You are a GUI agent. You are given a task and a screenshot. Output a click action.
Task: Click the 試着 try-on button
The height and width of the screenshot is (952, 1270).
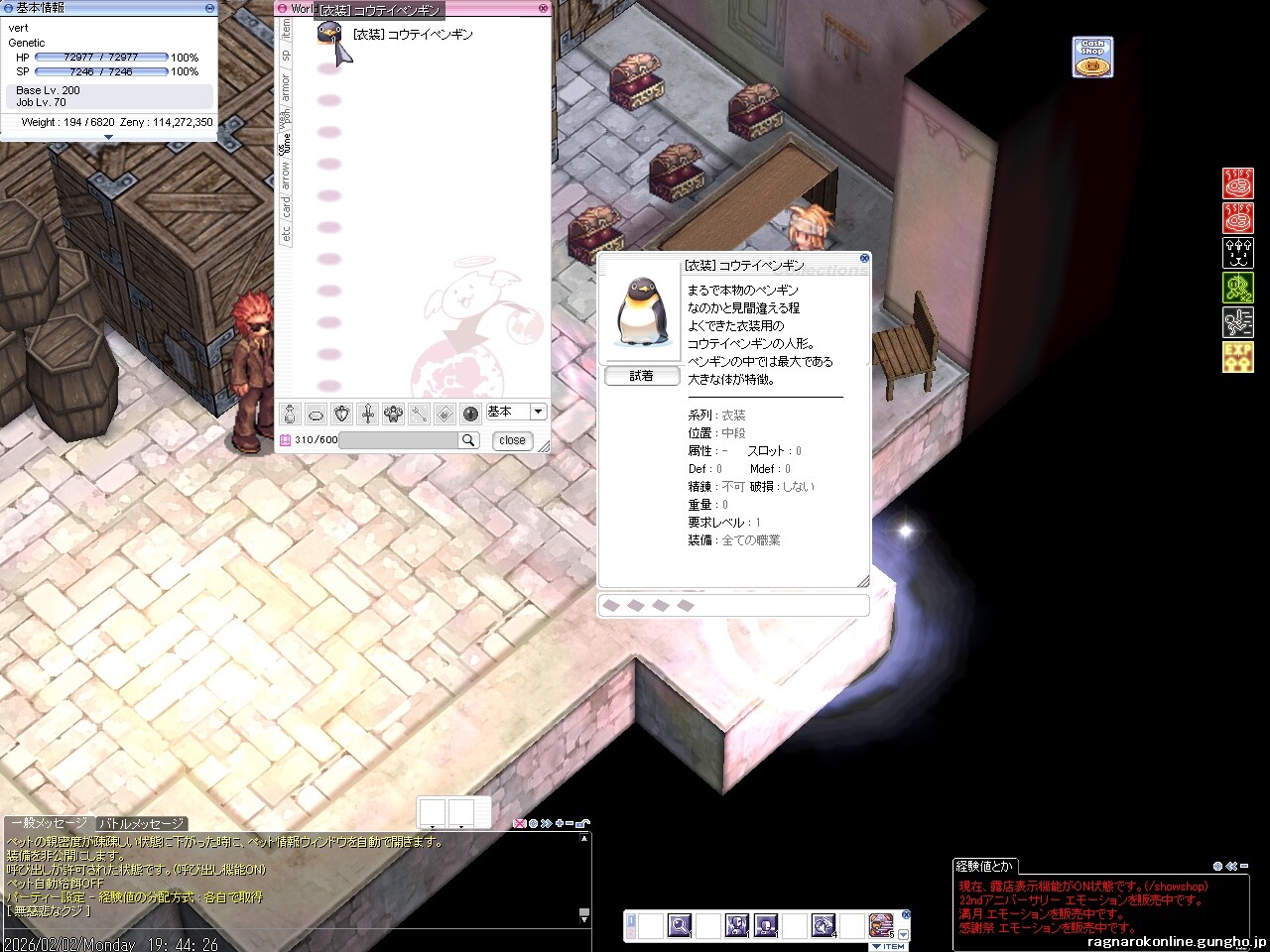(x=642, y=376)
